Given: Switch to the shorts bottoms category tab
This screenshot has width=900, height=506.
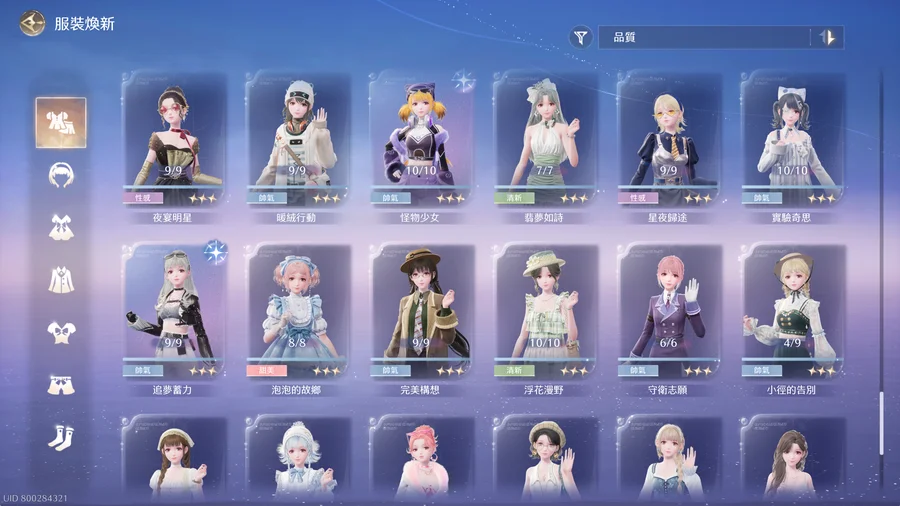Looking at the screenshot, I should click(61, 385).
